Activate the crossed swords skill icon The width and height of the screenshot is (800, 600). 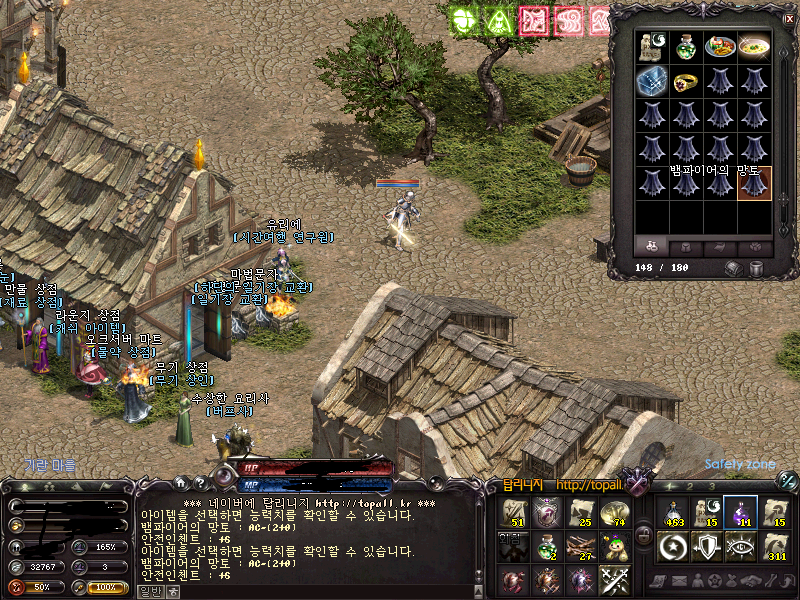(612, 578)
